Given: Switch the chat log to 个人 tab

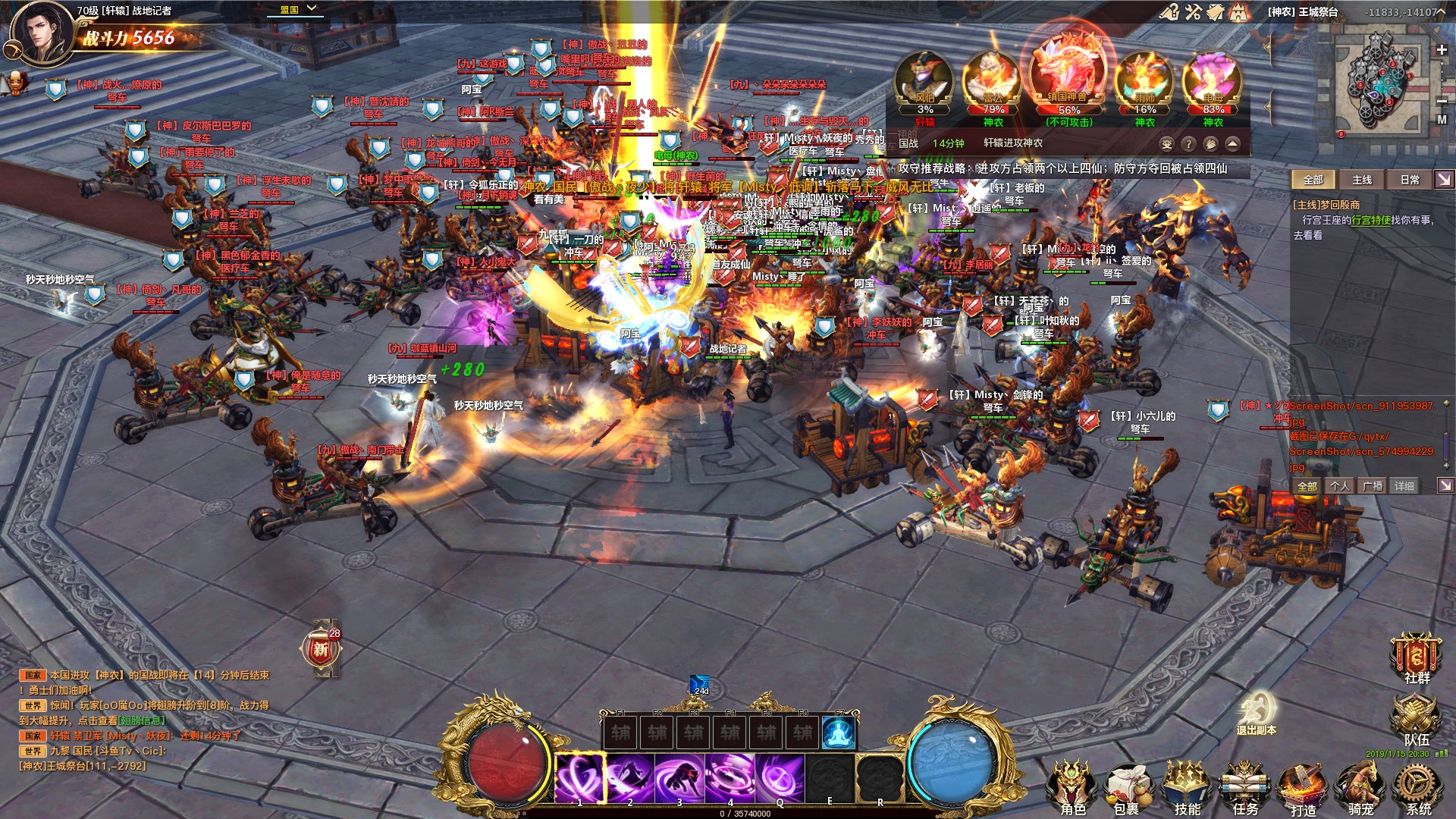Looking at the screenshot, I should [1340, 486].
